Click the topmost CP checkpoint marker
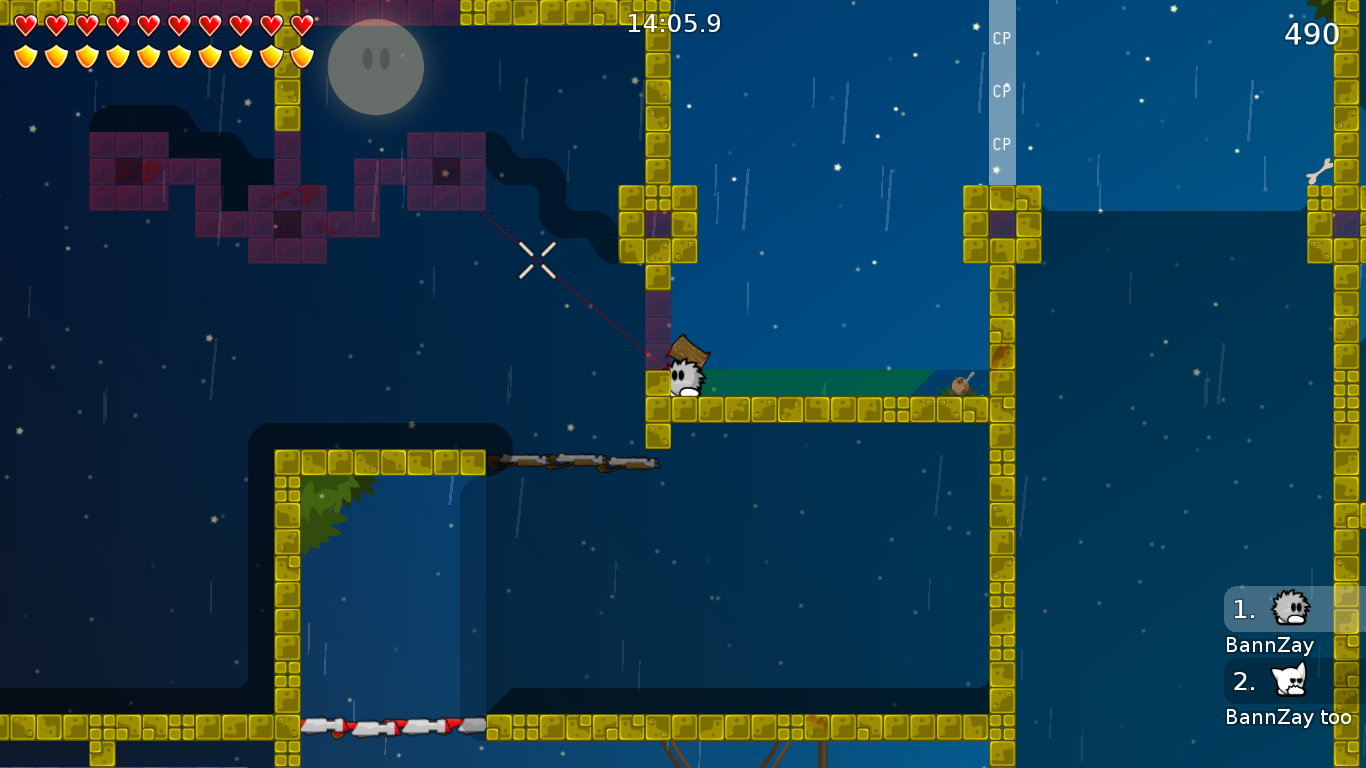The height and width of the screenshot is (768, 1366). (999, 37)
